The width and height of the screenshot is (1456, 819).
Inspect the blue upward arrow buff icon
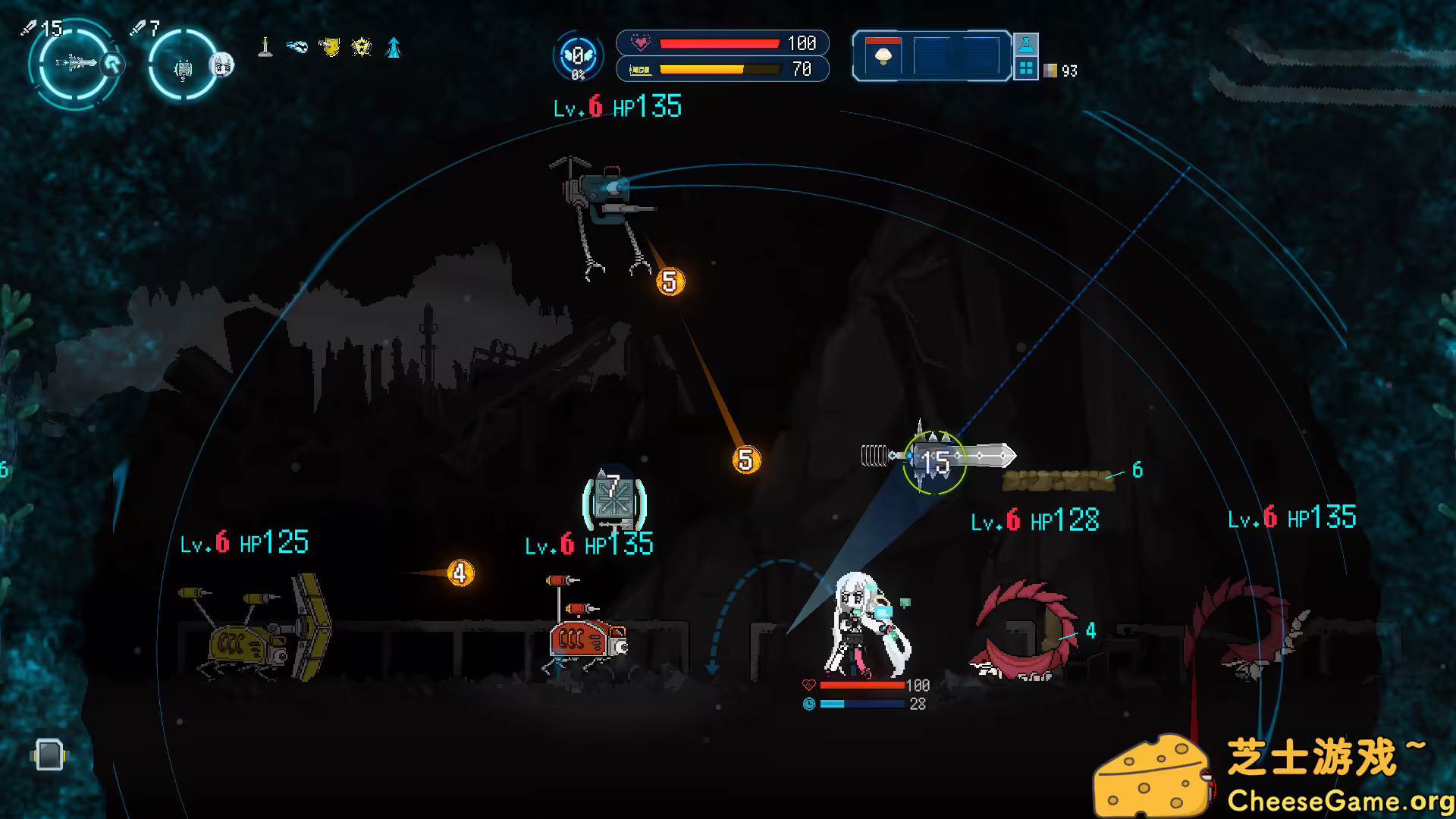(x=394, y=48)
